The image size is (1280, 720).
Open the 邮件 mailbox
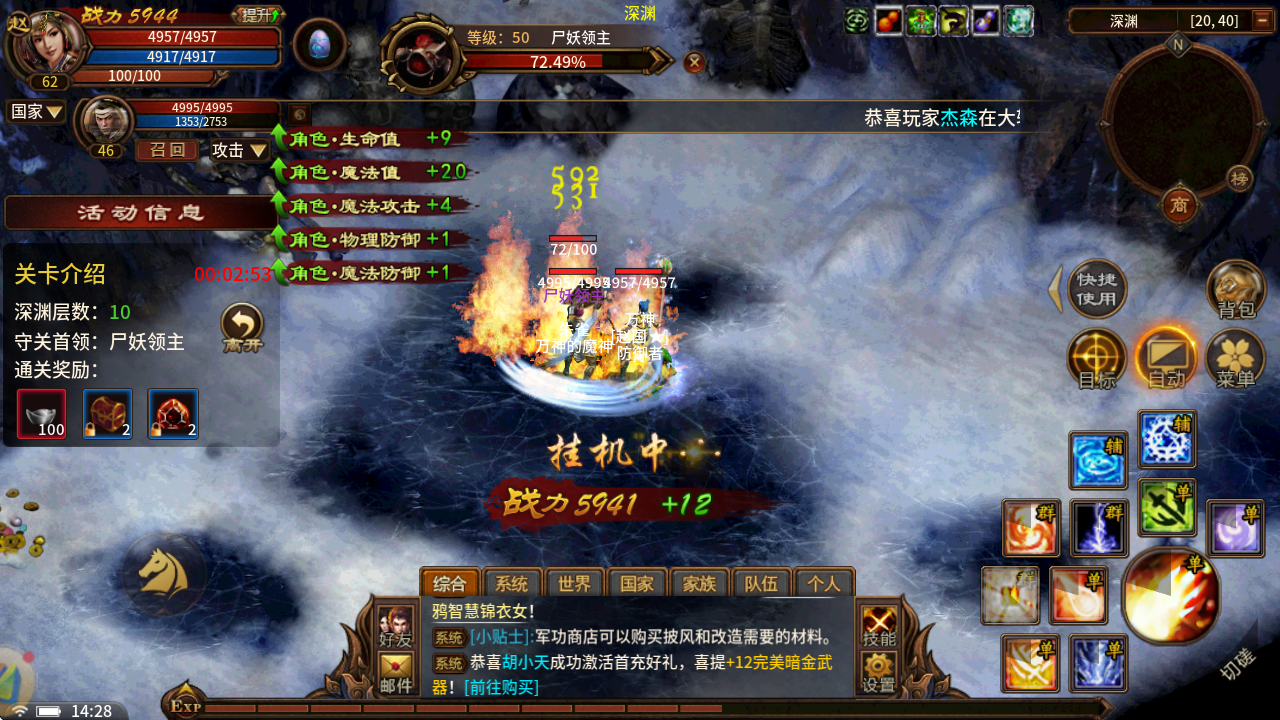[x=396, y=672]
